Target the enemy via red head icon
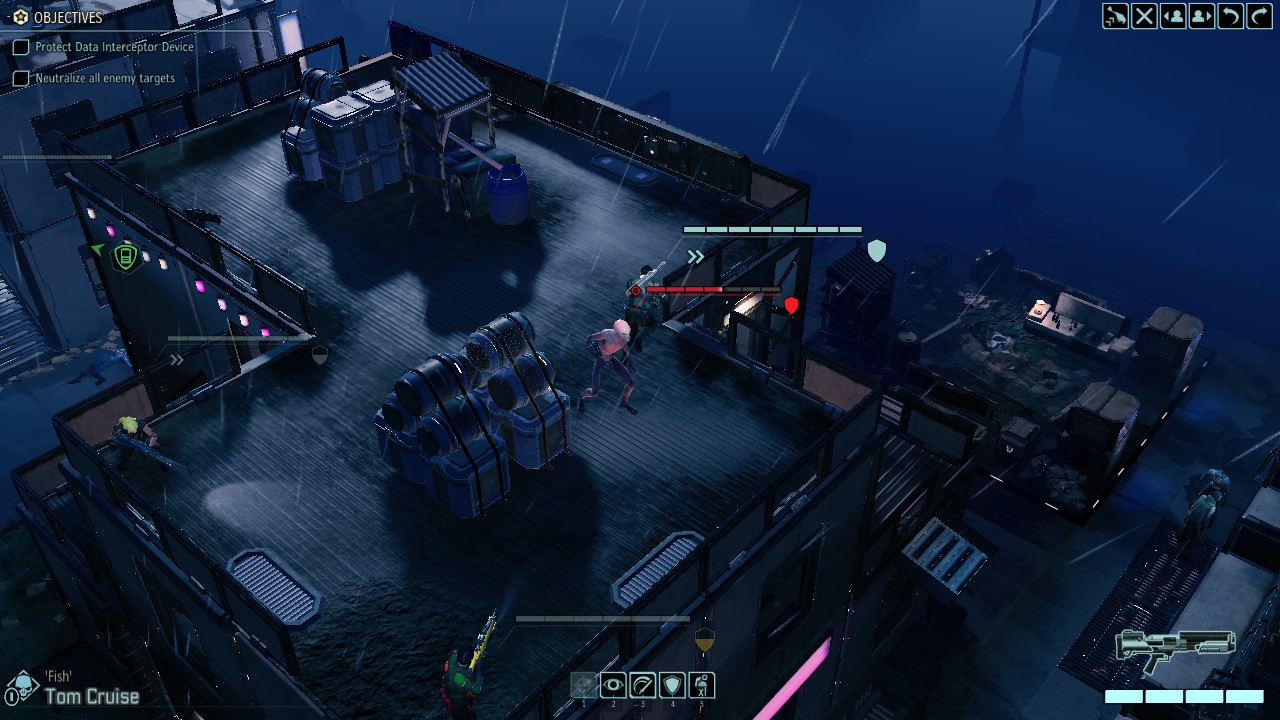 (635, 291)
